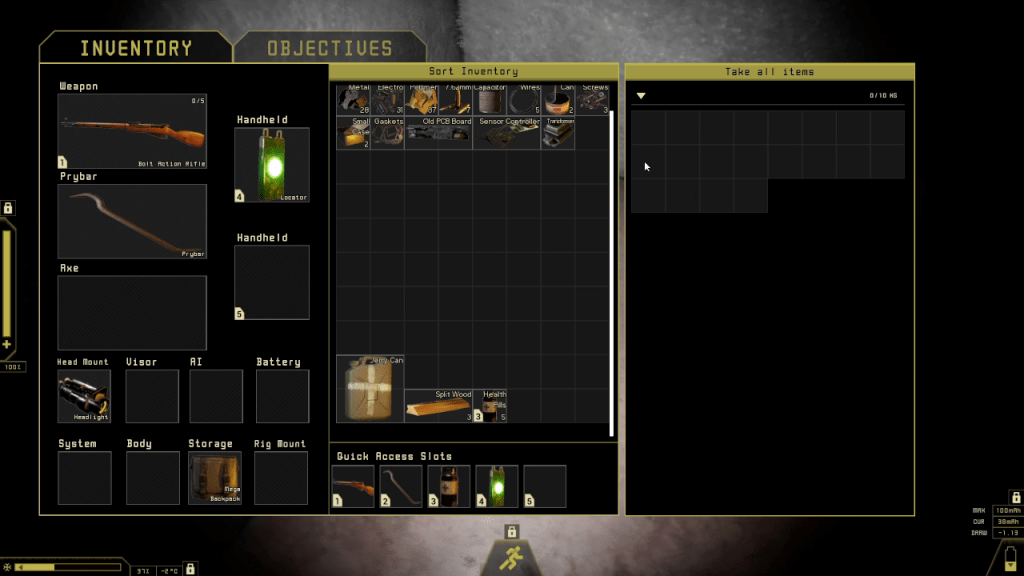Click the Health Pills in inventory grid
Viewport: 1024px width, 576px height.
[490, 405]
